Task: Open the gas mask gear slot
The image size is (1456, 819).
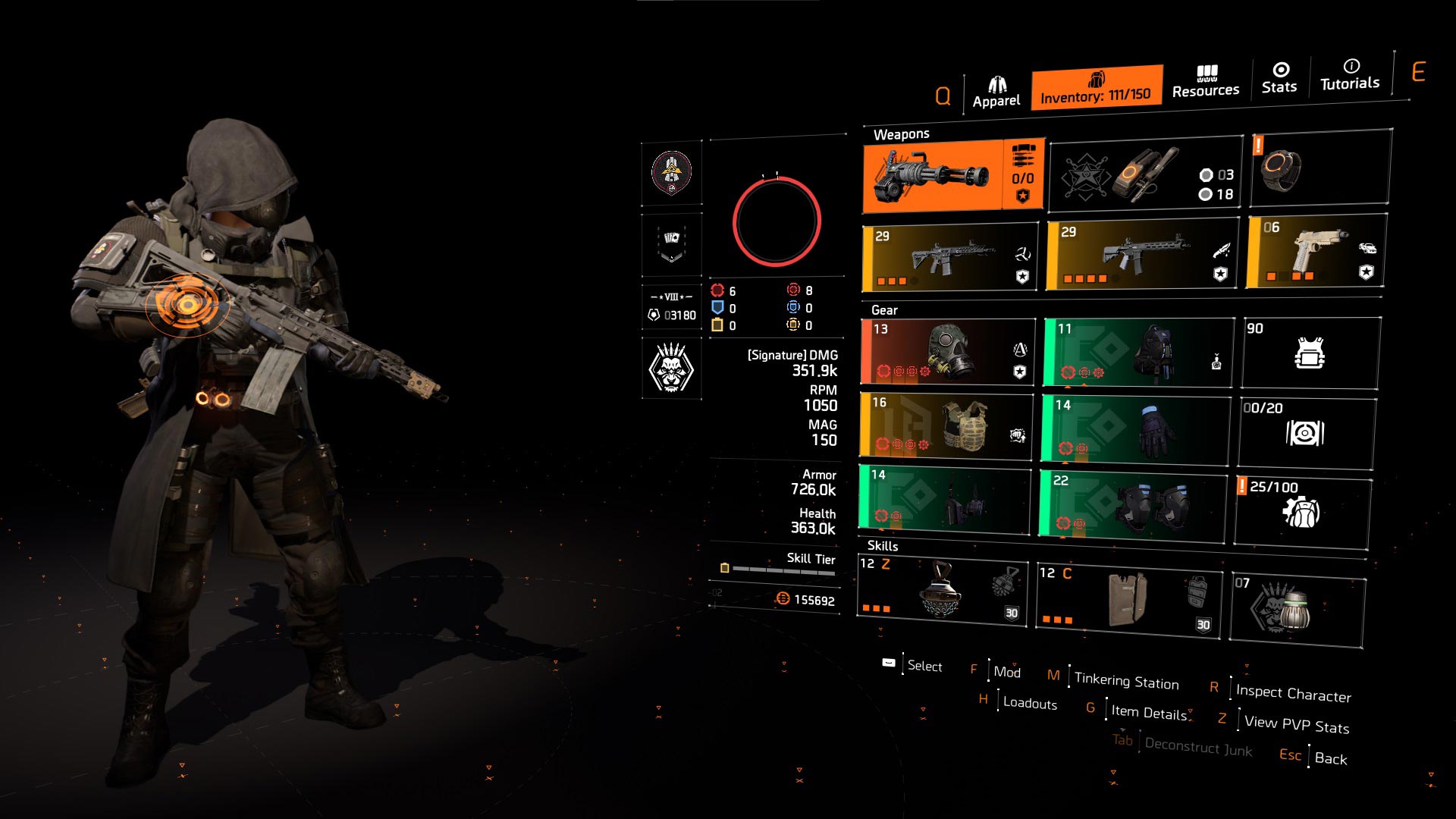Action: [x=948, y=352]
